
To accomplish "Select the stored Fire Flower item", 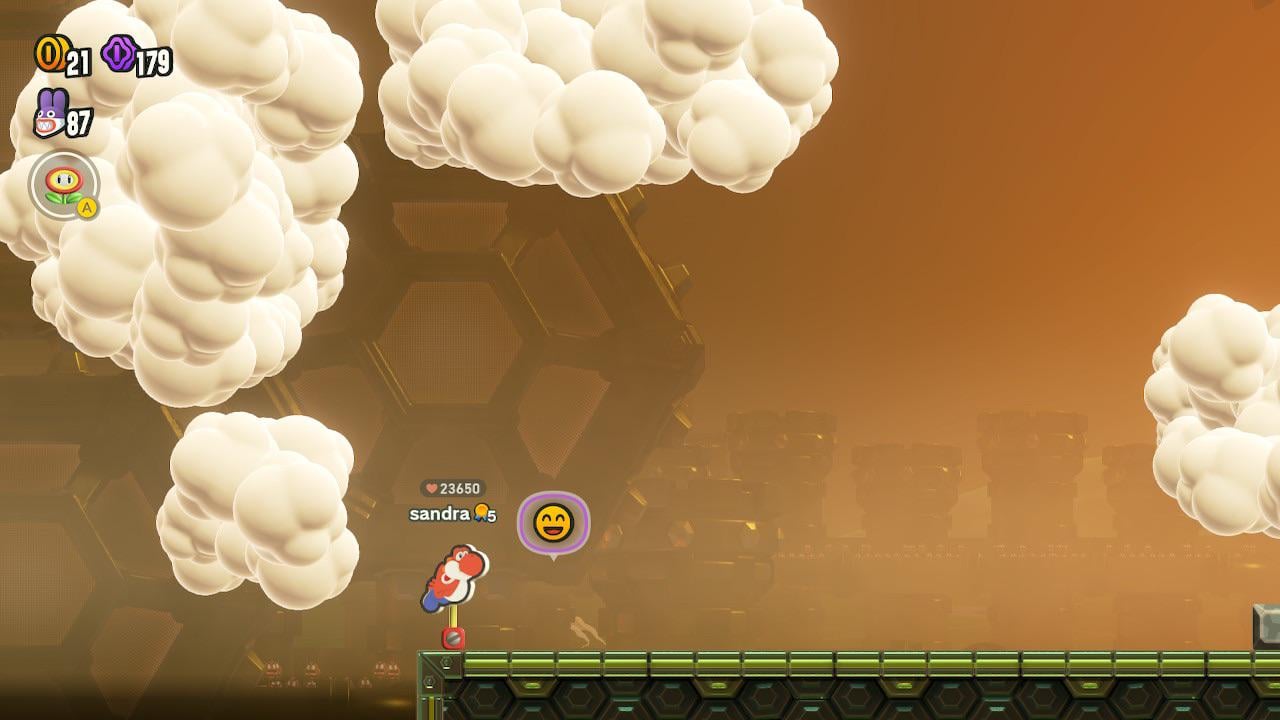I will [x=64, y=184].
